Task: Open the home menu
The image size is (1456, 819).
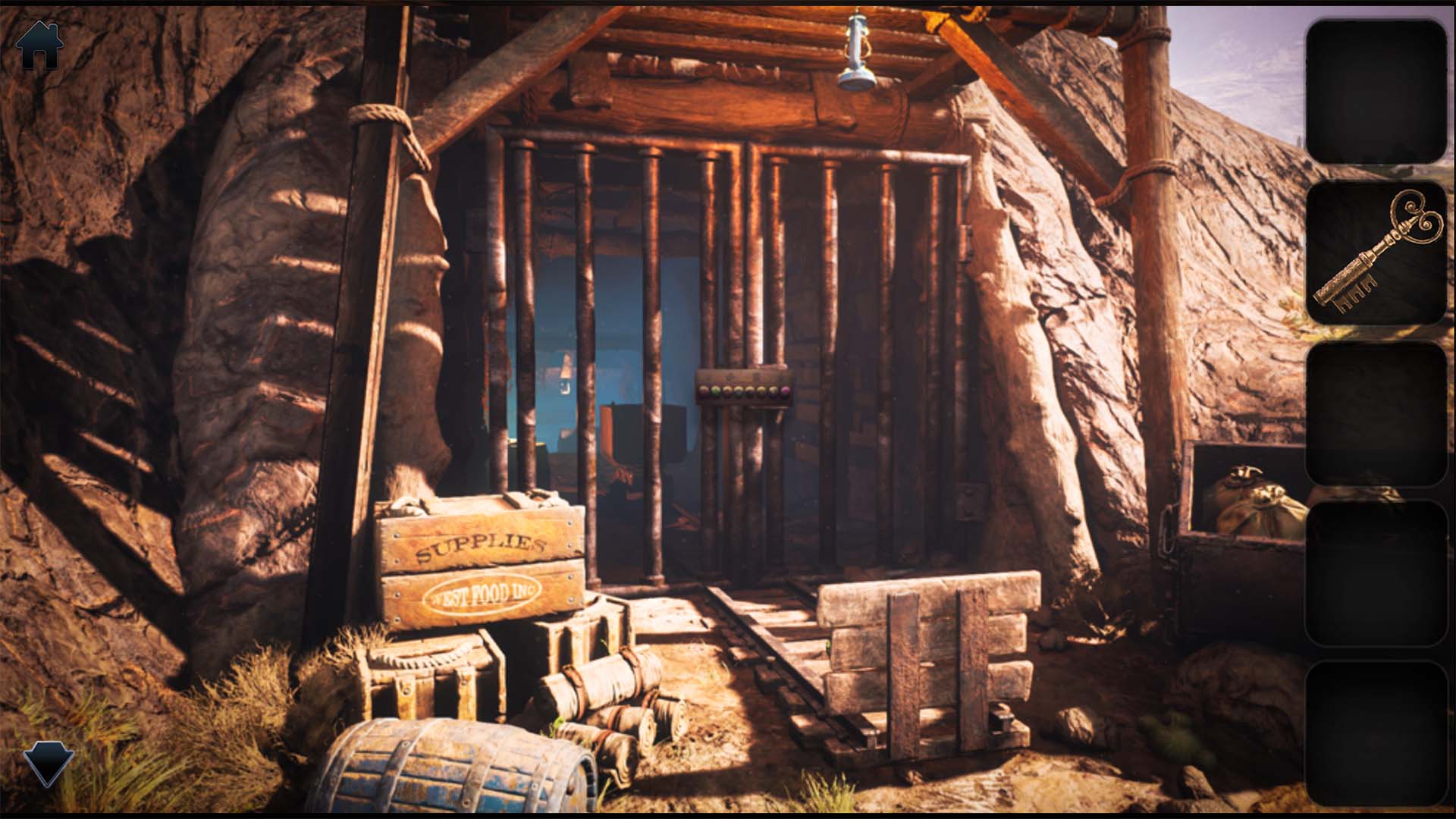Action: 39,45
